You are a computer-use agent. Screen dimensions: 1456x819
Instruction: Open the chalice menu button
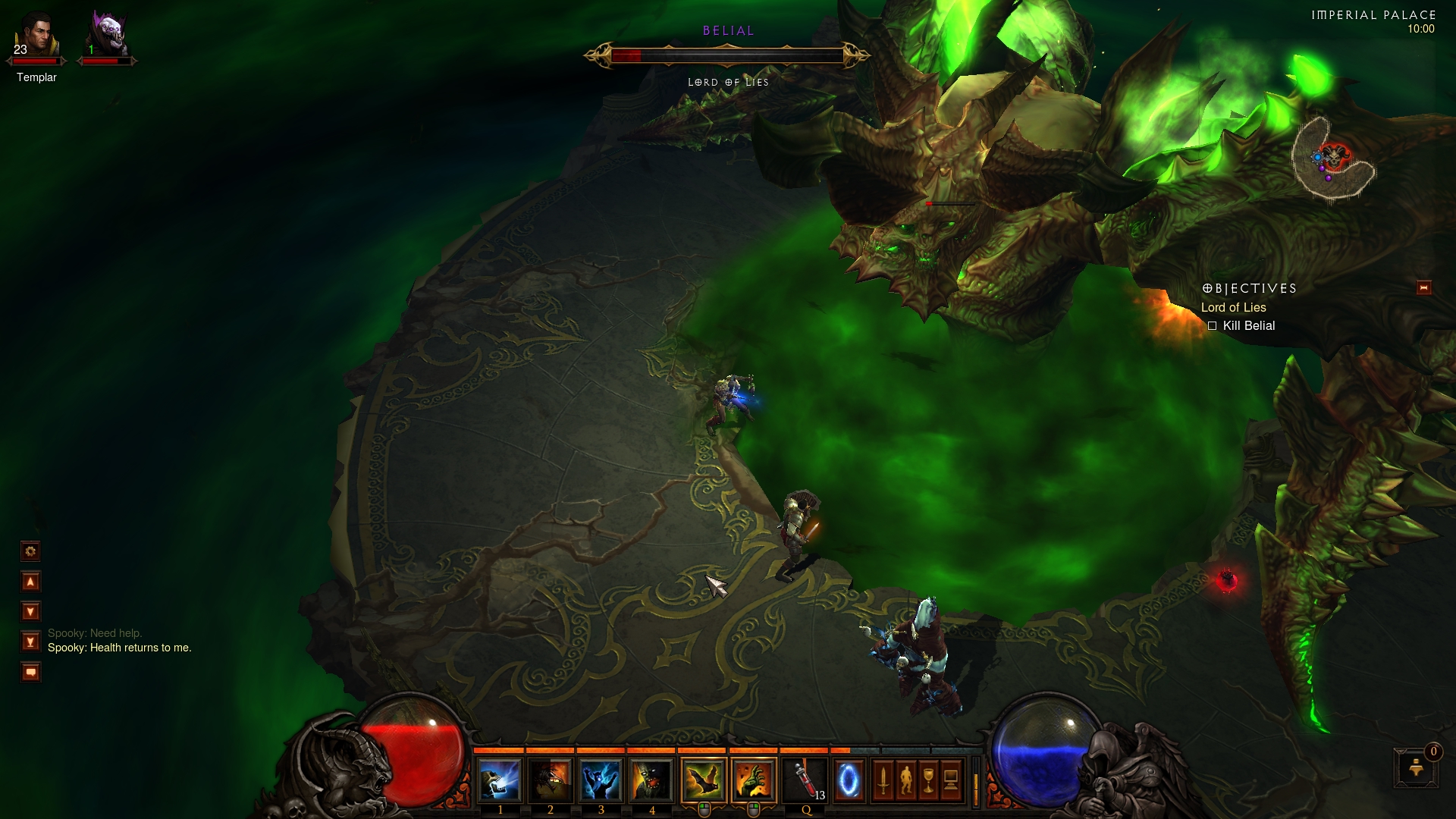click(x=928, y=780)
